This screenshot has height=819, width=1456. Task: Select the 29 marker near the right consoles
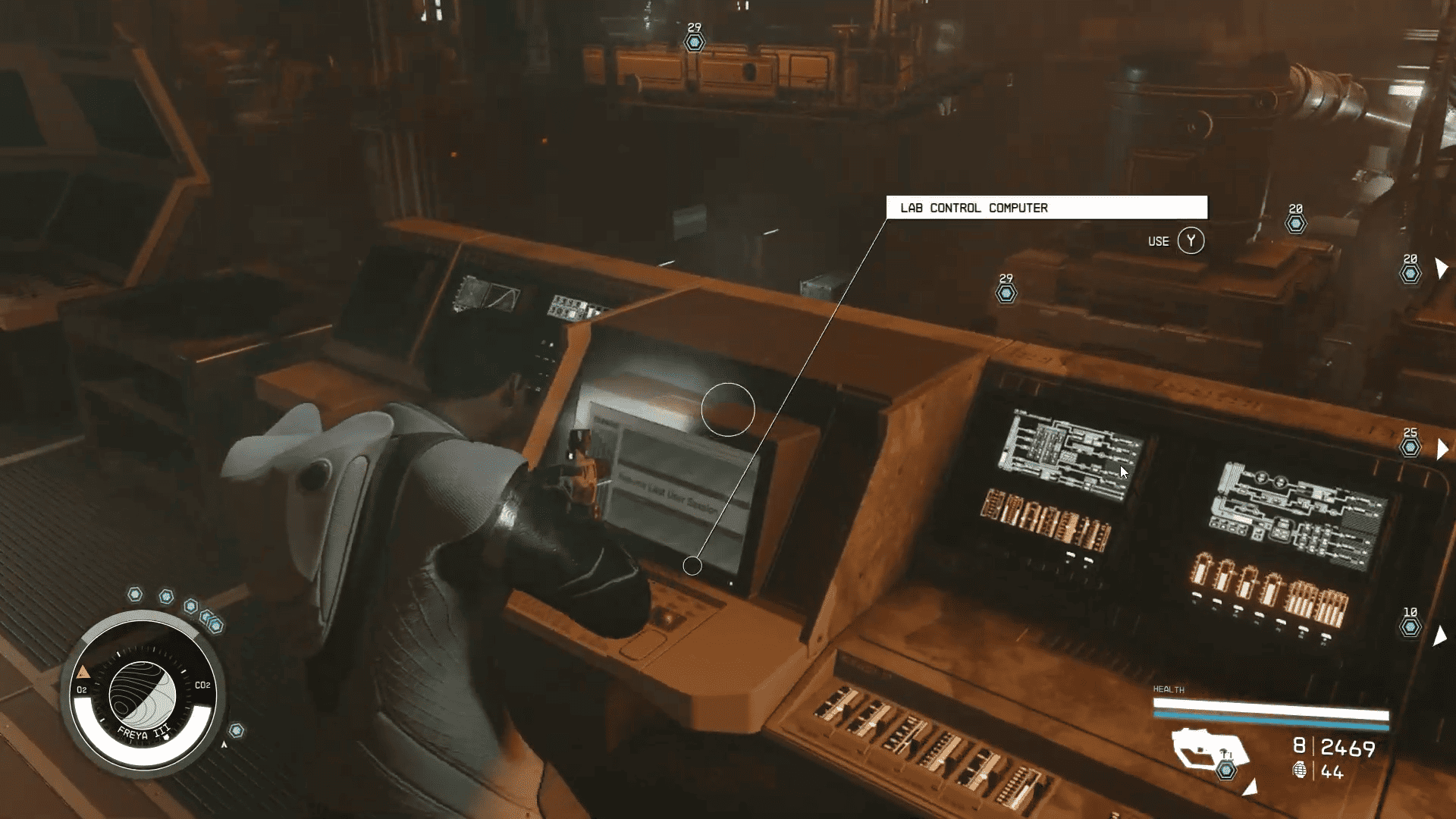click(x=1005, y=292)
